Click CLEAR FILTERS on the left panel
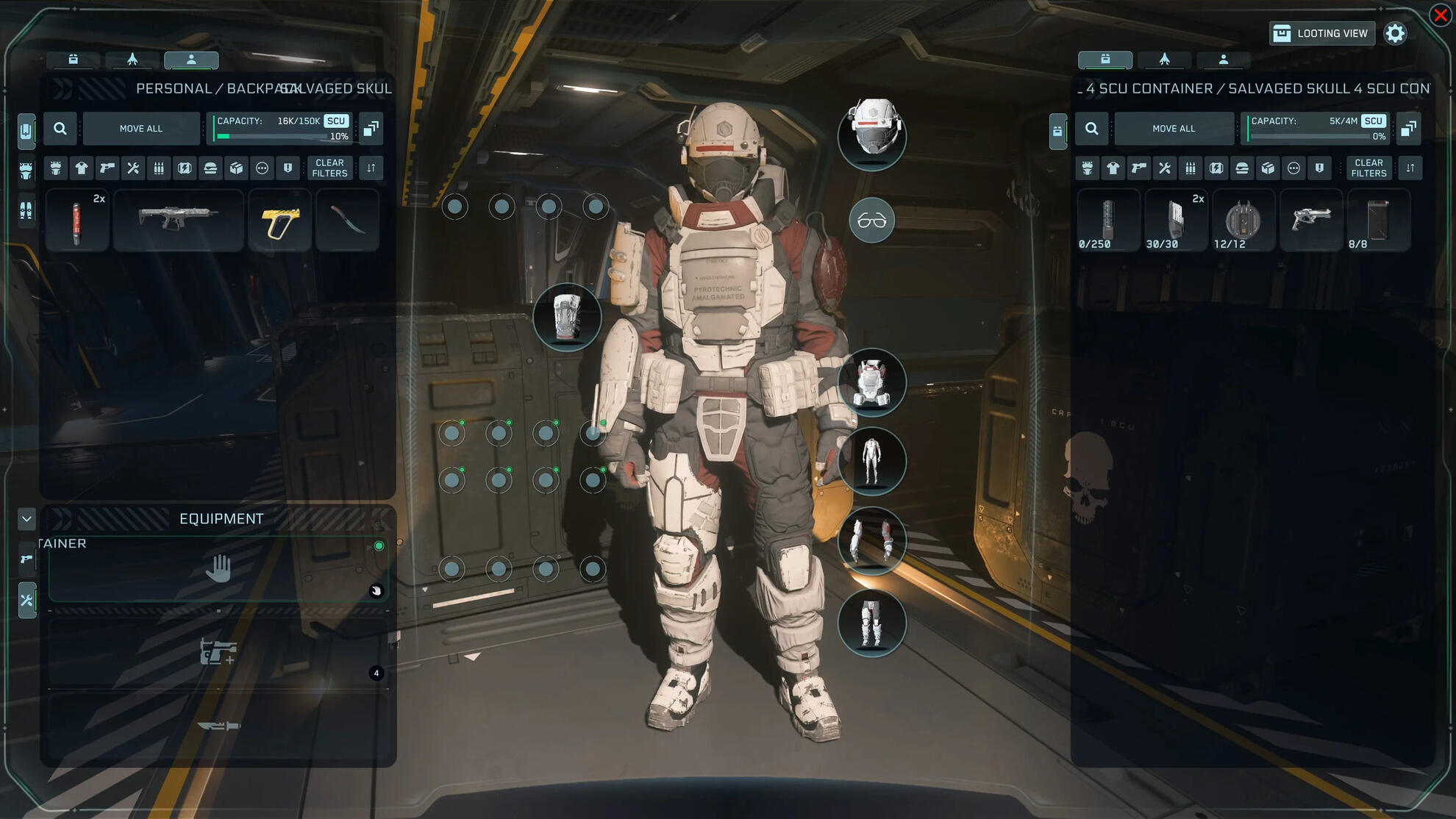 pyautogui.click(x=329, y=168)
